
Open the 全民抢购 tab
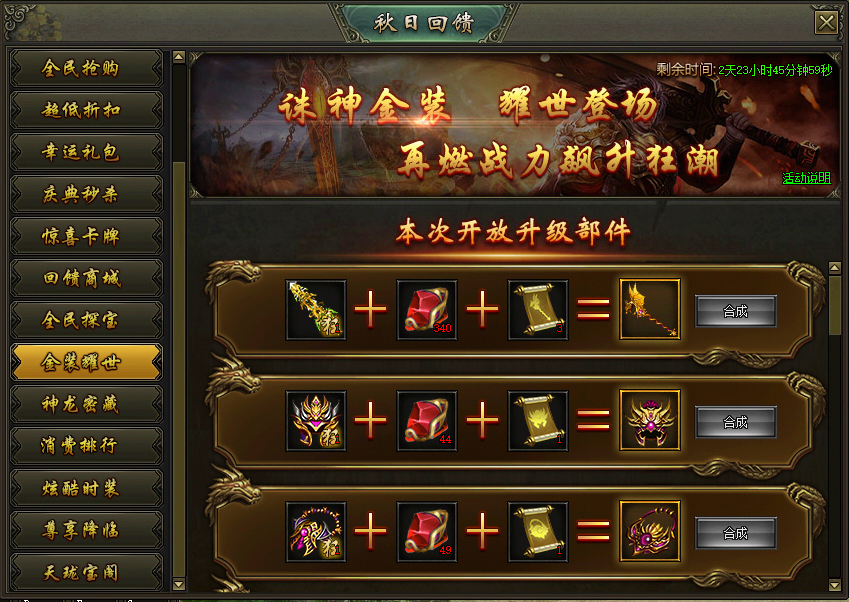coord(85,68)
